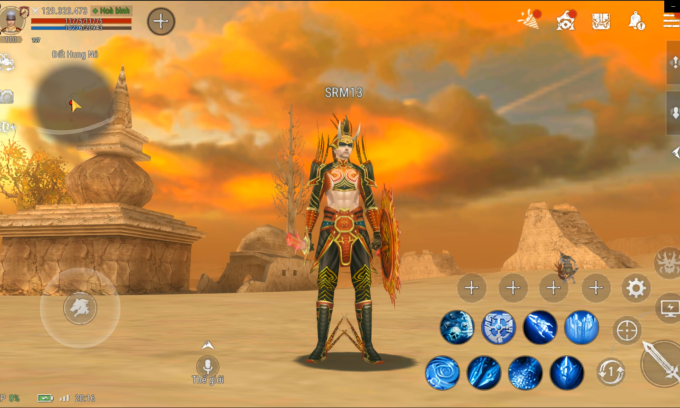This screenshot has height=408, width=680.
Task: Open the gear skill settings button
Action: point(636,289)
